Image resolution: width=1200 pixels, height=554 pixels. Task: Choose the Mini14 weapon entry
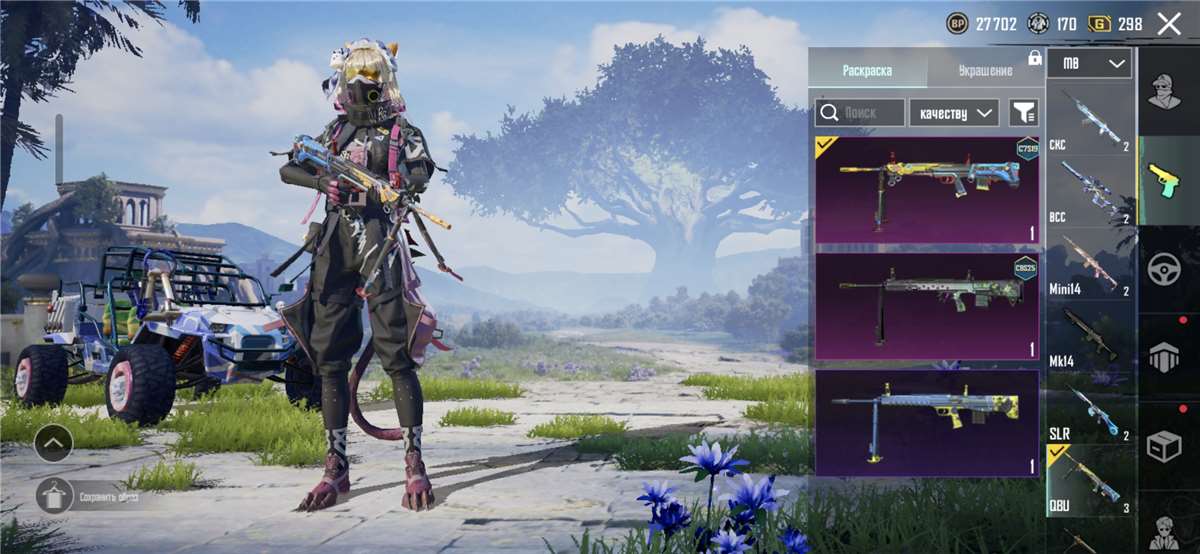pos(1089,264)
